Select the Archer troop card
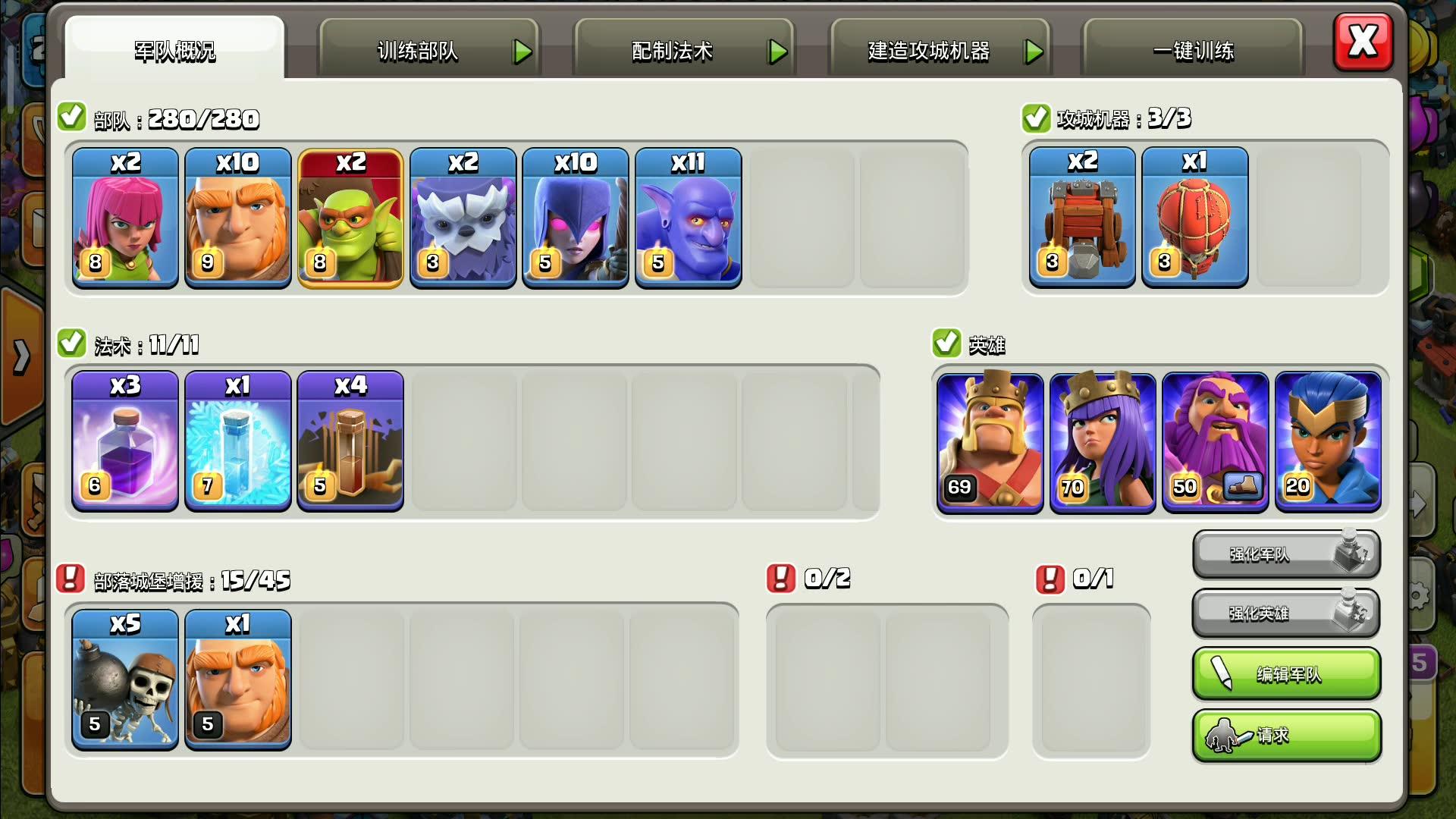 coord(125,218)
